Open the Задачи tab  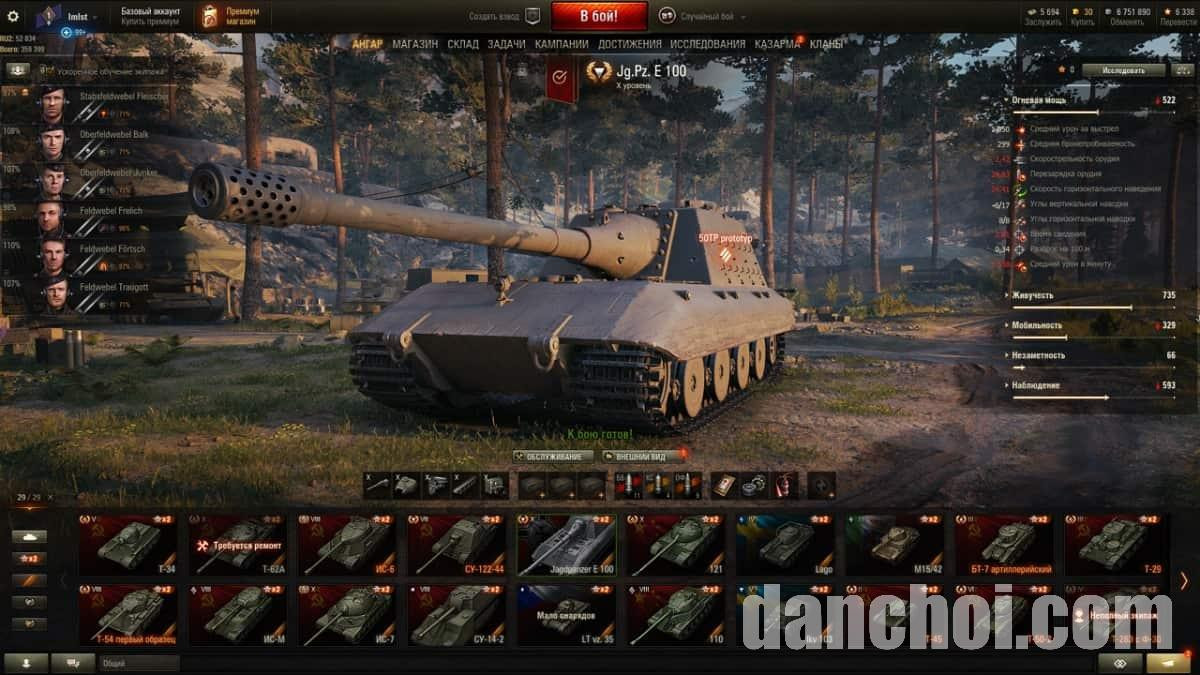point(507,44)
